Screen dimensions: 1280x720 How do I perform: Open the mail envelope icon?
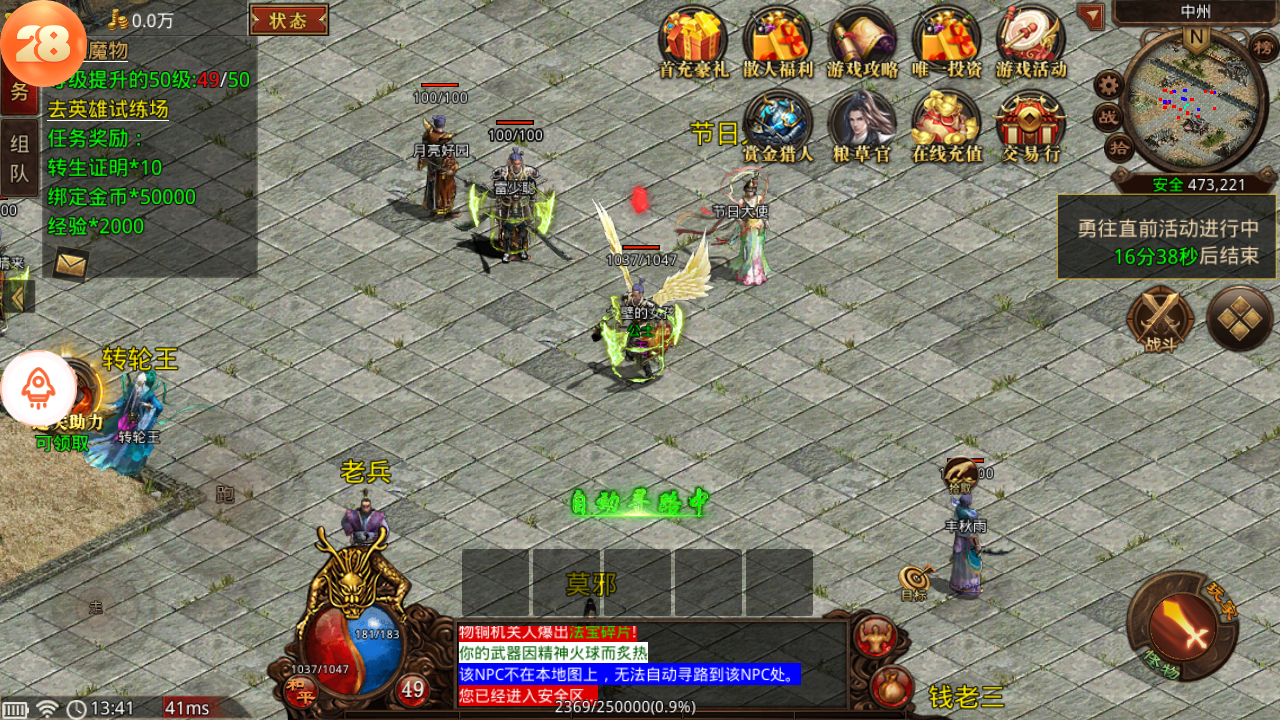[x=70, y=263]
